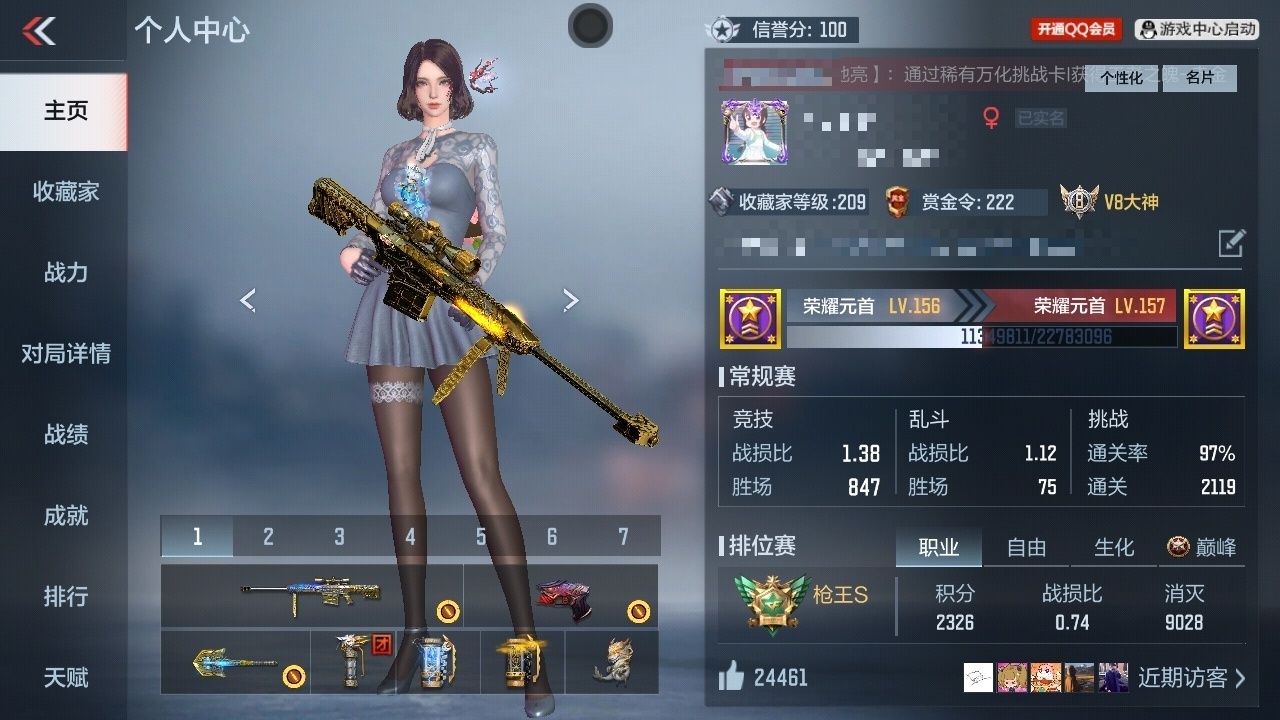
Task: Switch to loadout tab 2
Action: pos(268,537)
